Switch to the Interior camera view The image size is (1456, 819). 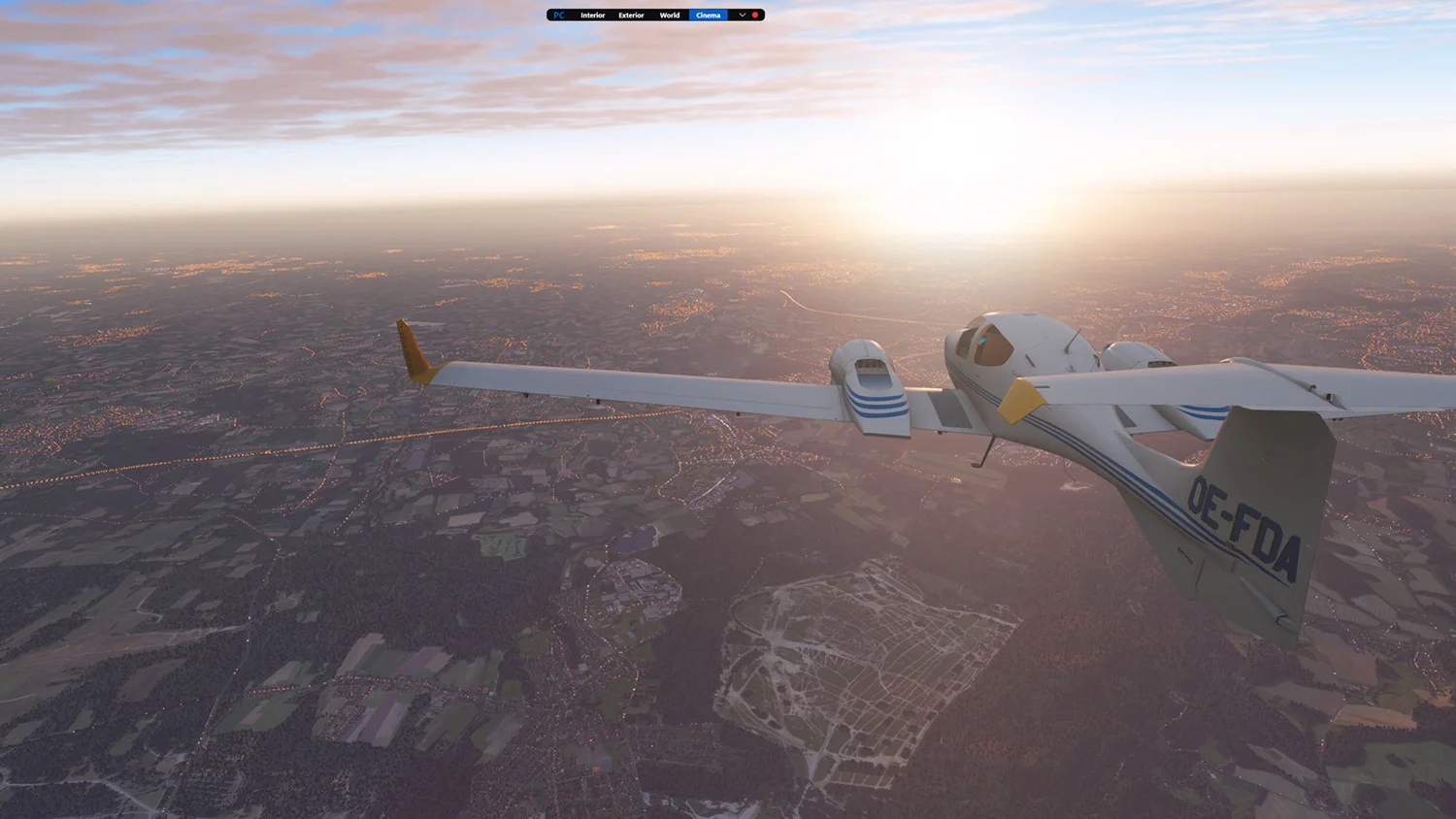tap(592, 16)
